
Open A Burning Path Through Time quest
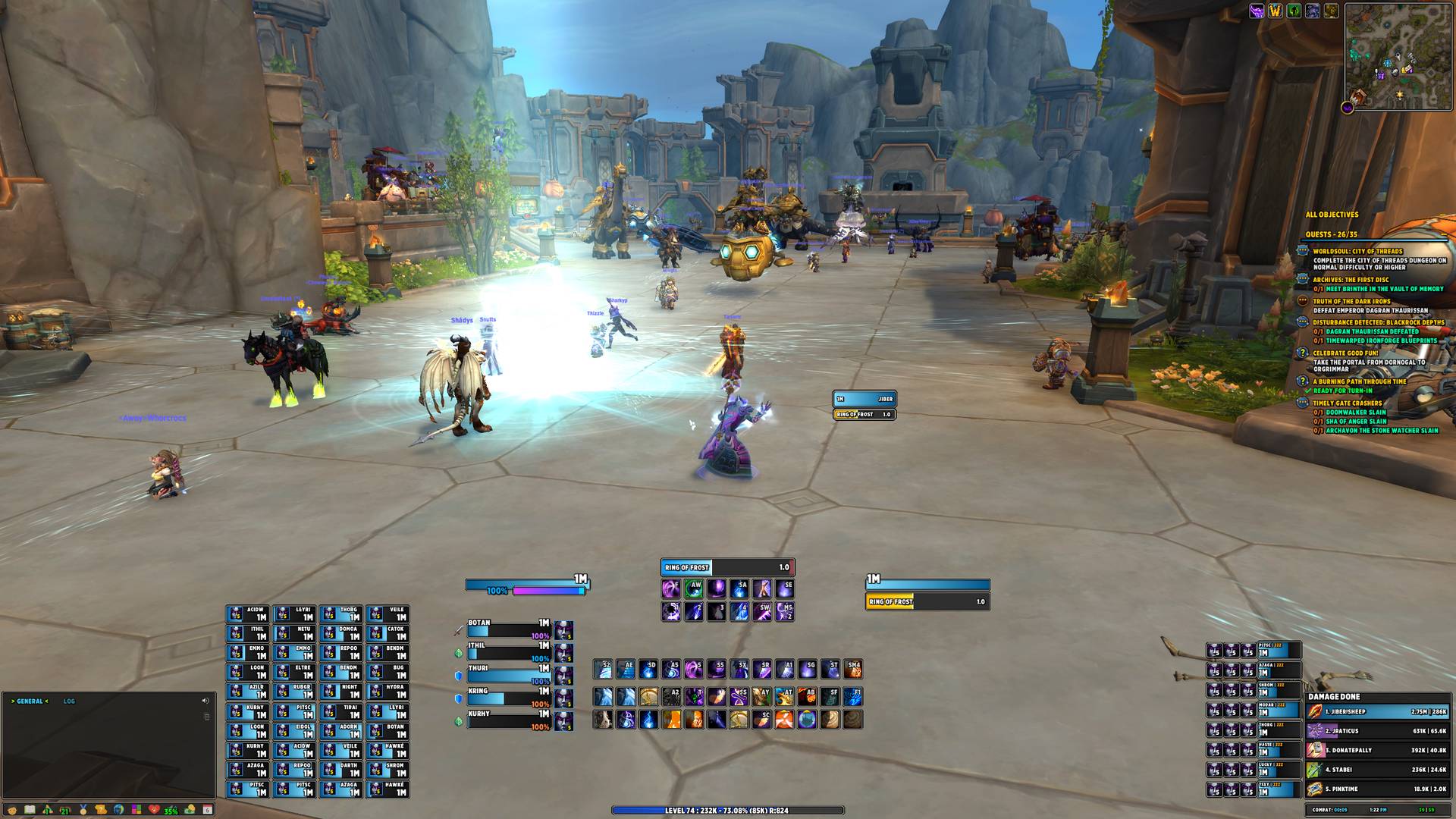[1359, 381]
